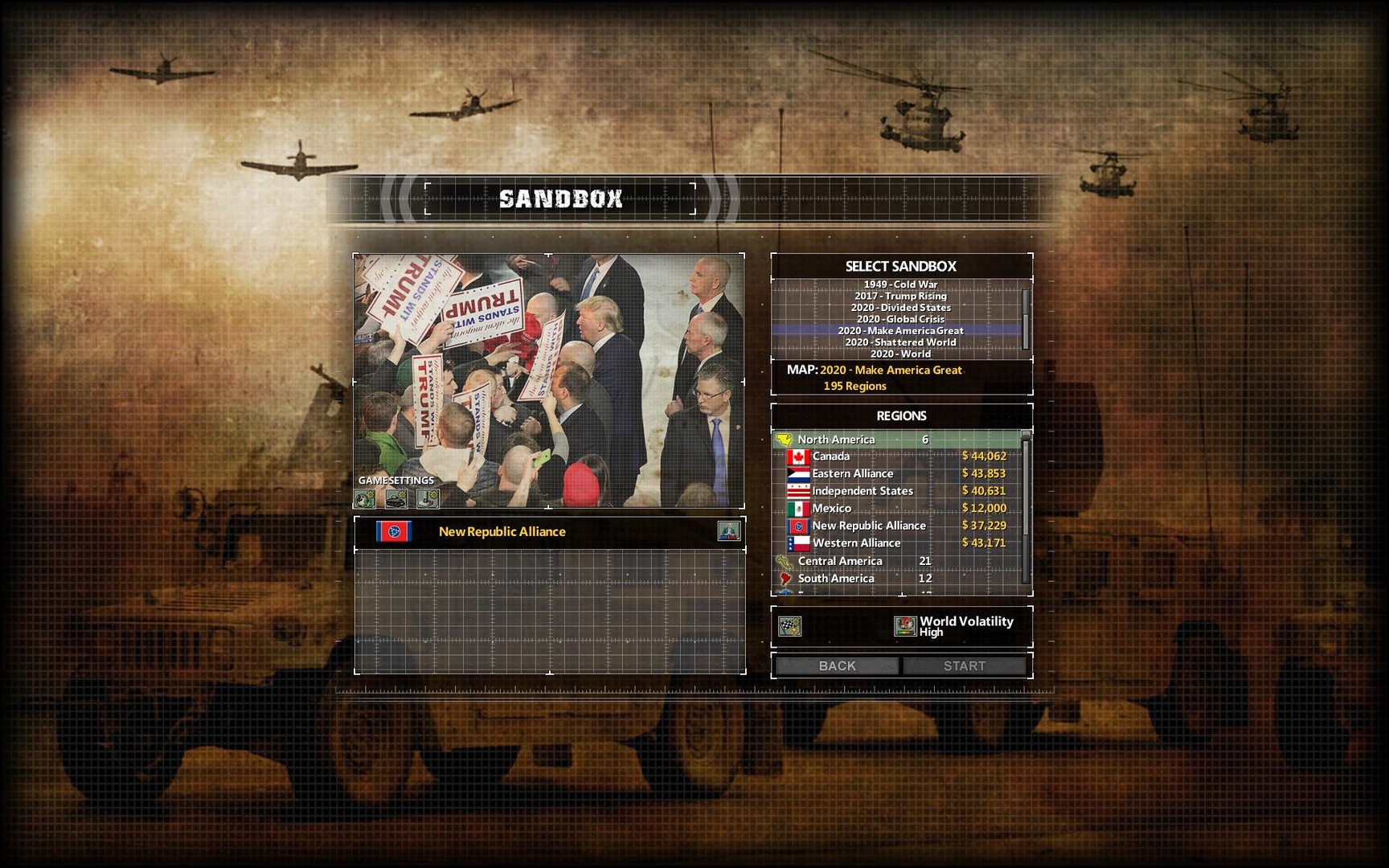Click the checkered flag victory conditions icon
1389x868 pixels.
click(x=790, y=627)
